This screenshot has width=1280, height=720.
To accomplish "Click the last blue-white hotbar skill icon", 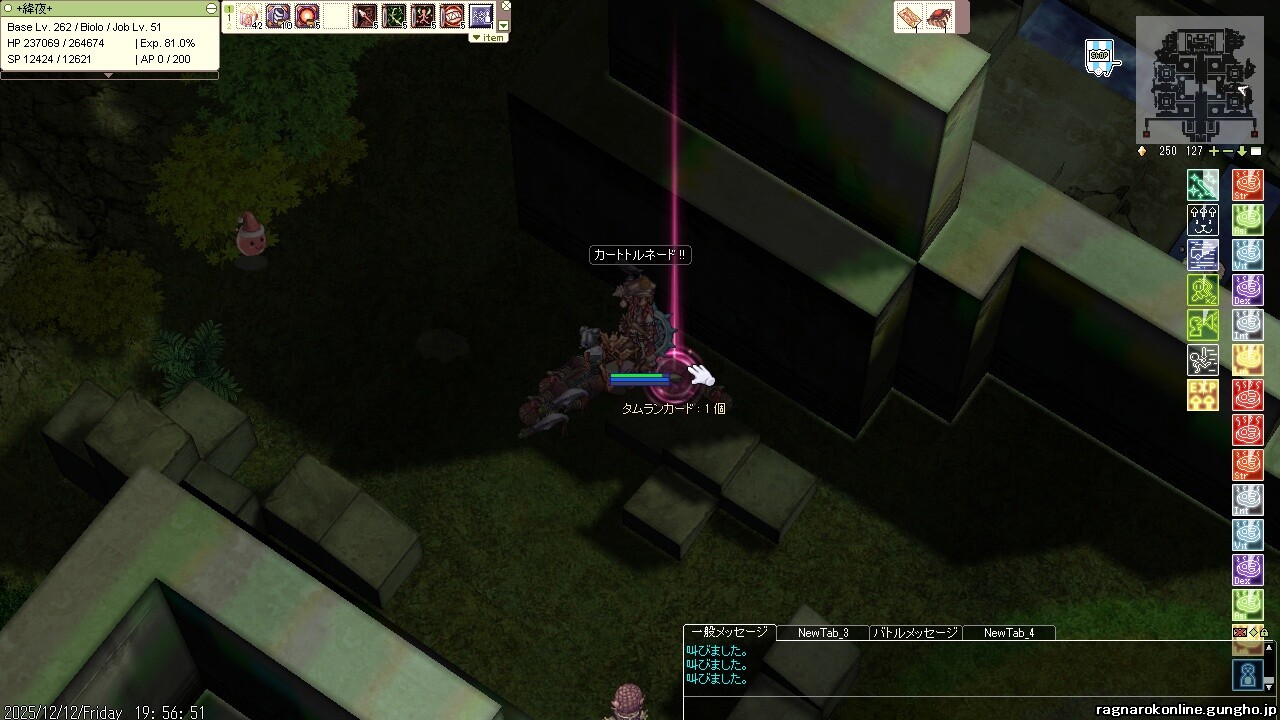I will (481, 16).
